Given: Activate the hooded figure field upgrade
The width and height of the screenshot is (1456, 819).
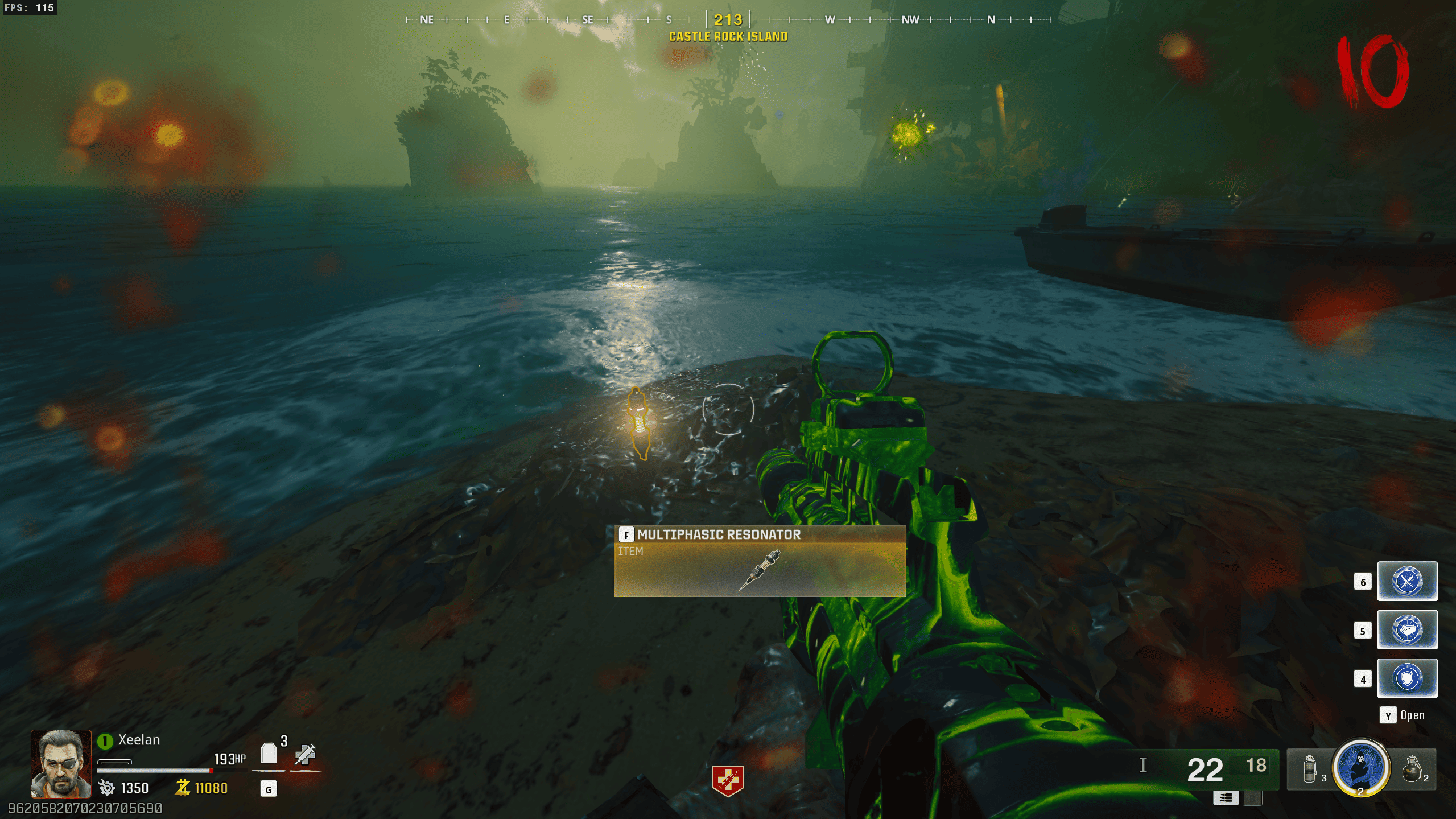Looking at the screenshot, I should coord(1360,767).
